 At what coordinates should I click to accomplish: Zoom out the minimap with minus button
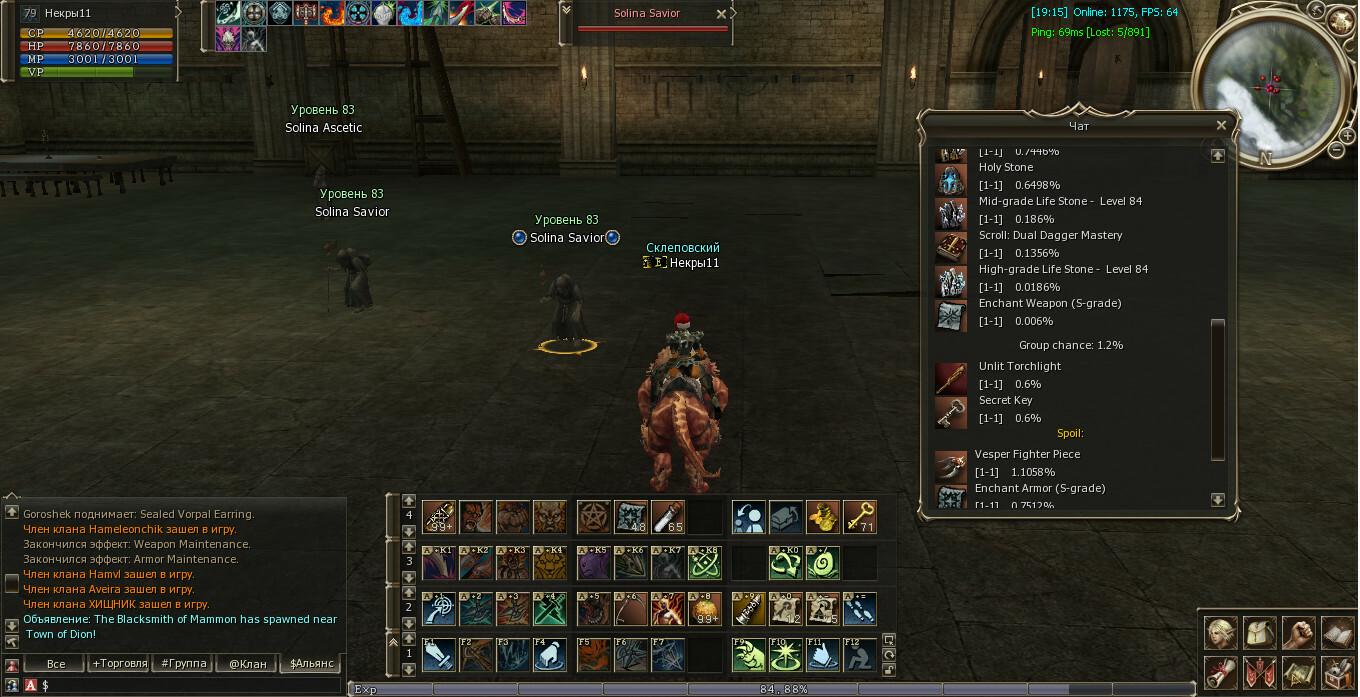[1337, 150]
